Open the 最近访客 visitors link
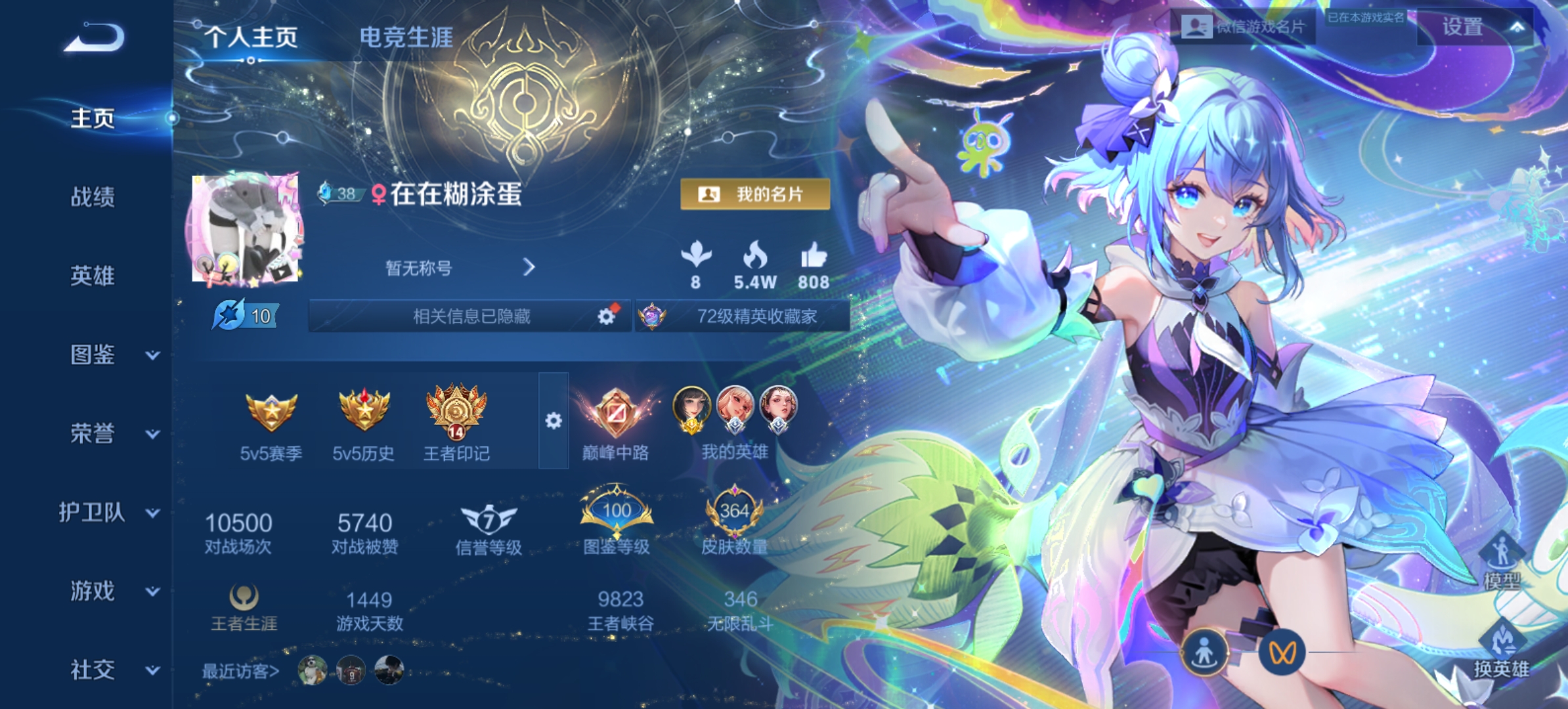The image size is (1568, 709). pyautogui.click(x=239, y=671)
